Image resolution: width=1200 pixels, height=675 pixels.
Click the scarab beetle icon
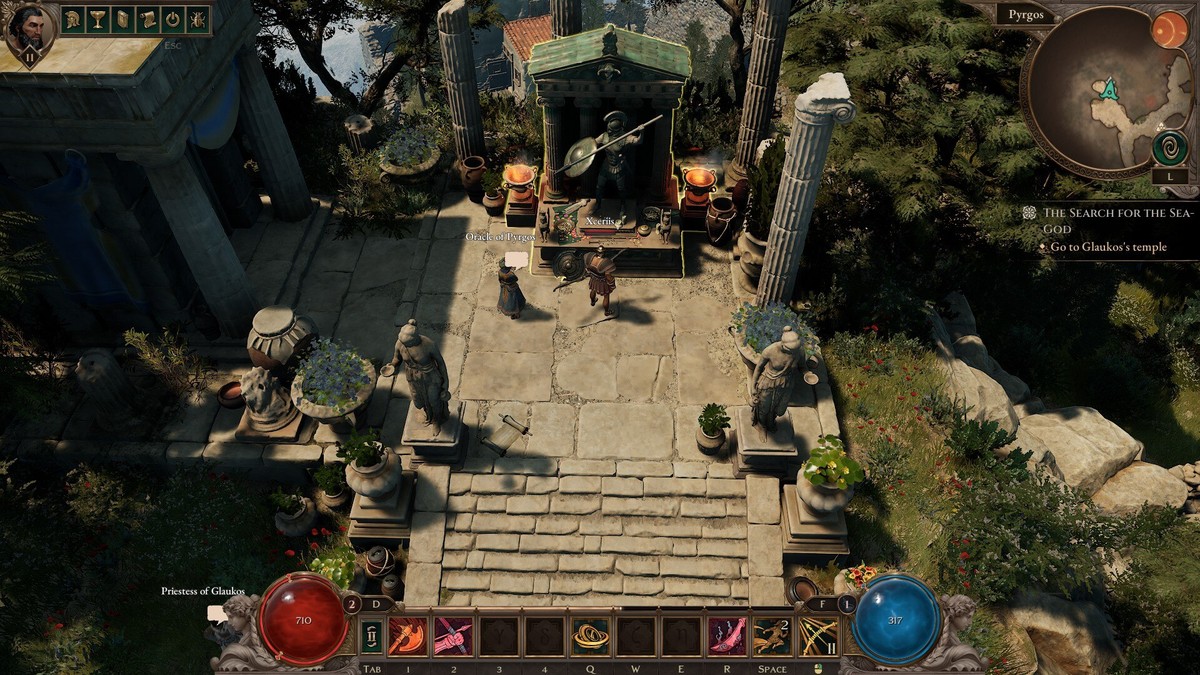coord(198,19)
